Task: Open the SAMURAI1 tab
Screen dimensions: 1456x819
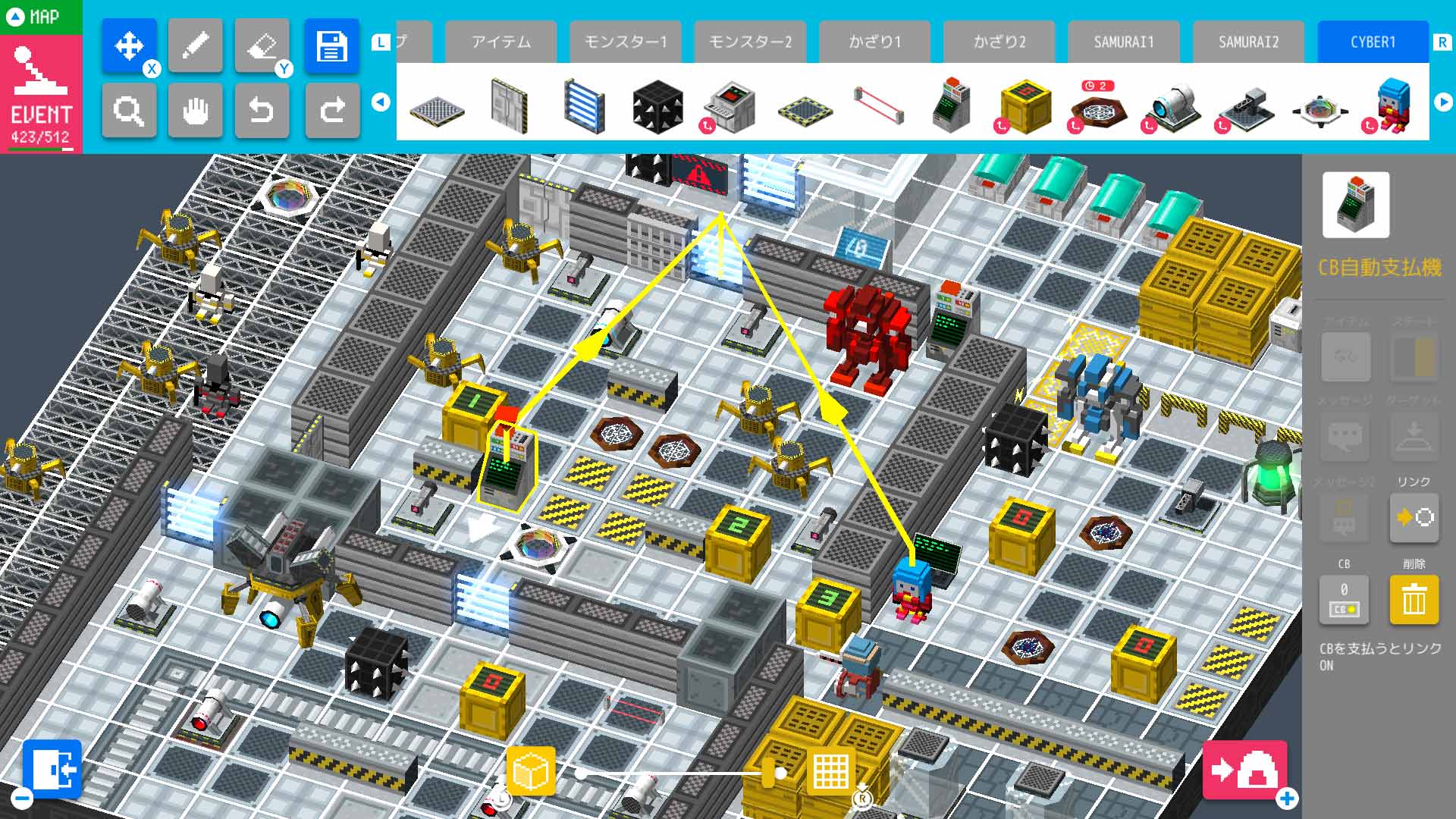Action: 1123,42
